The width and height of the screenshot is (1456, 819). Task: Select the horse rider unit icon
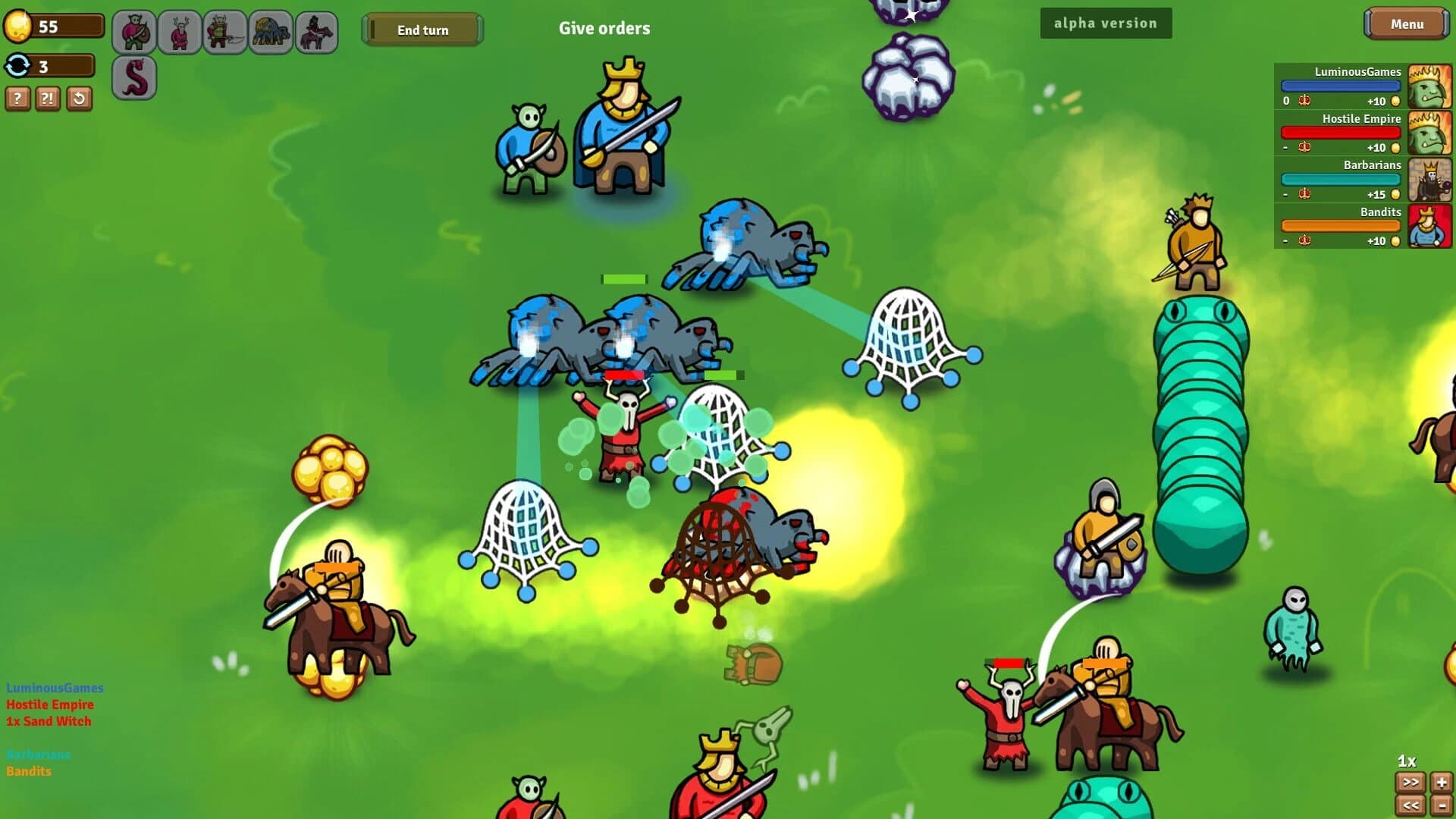[315, 32]
